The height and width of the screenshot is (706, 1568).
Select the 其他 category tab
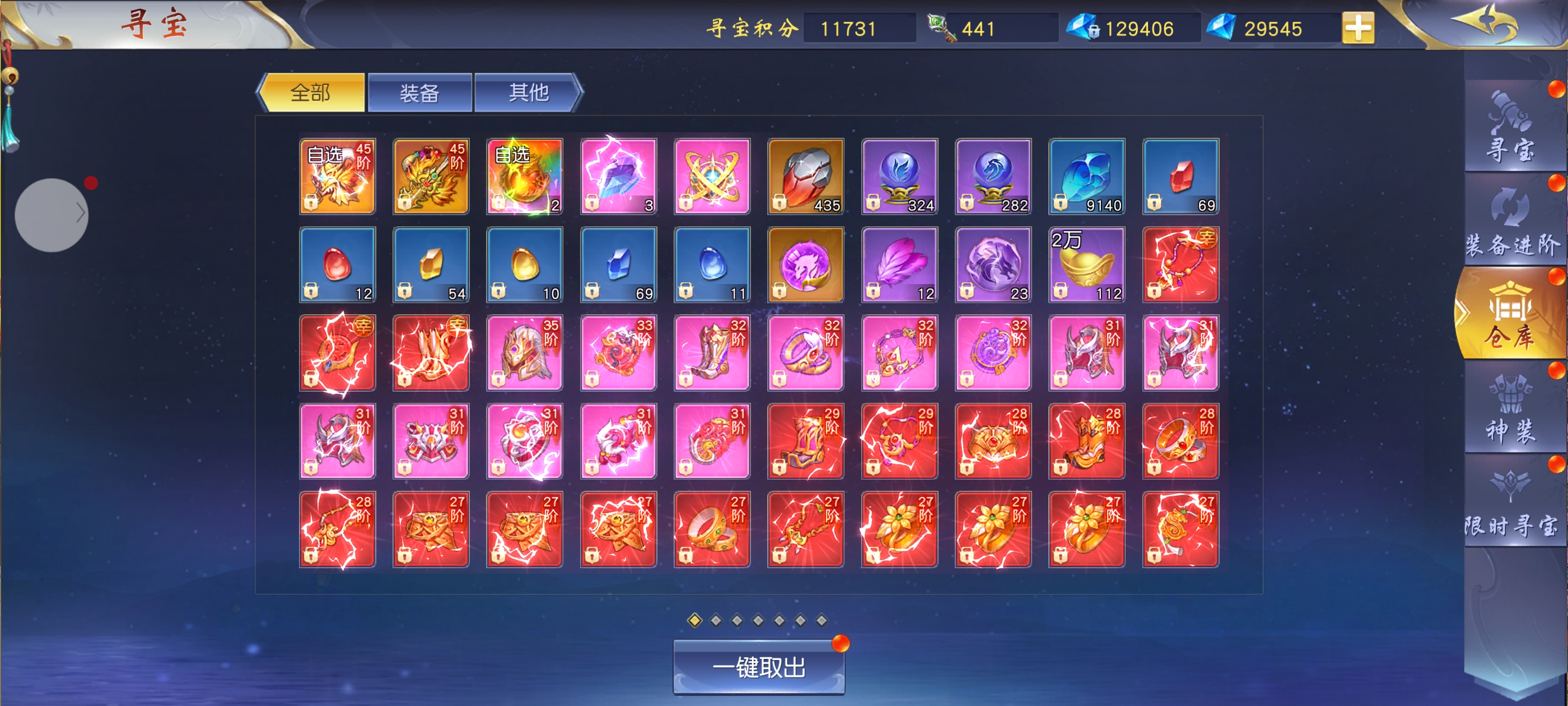(x=528, y=92)
